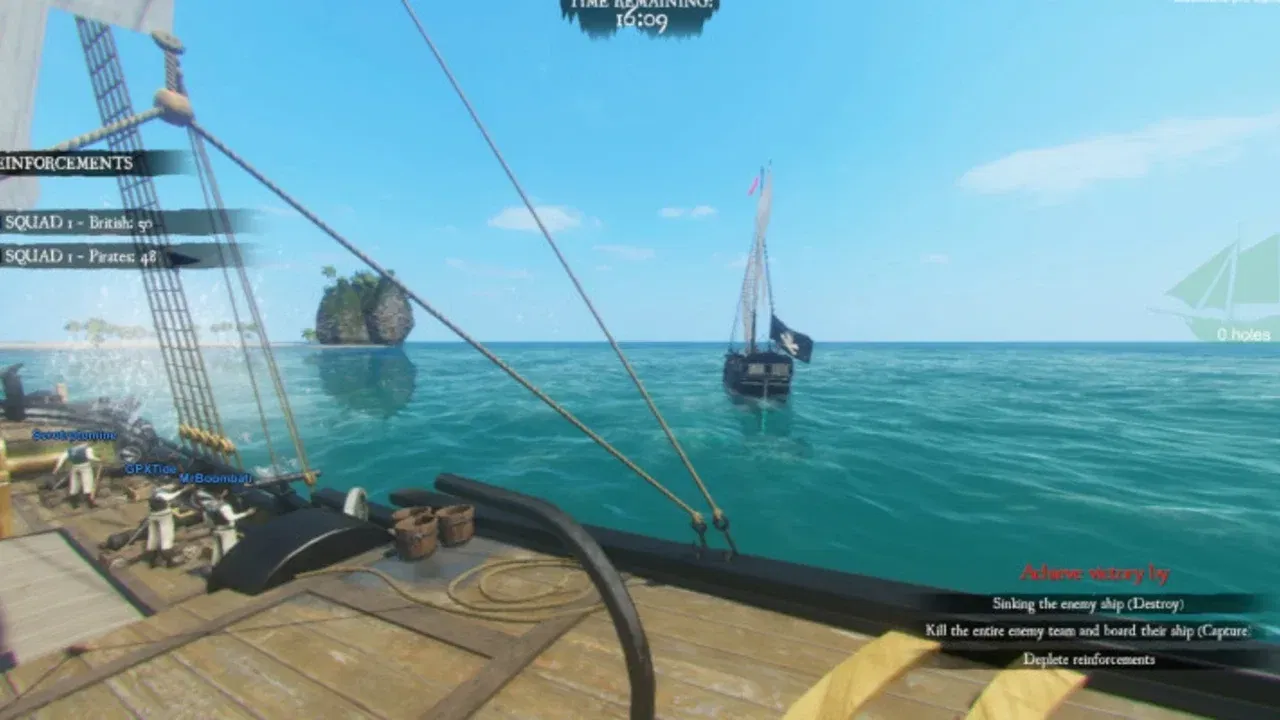Select the Squad 1 British row

click(80, 222)
